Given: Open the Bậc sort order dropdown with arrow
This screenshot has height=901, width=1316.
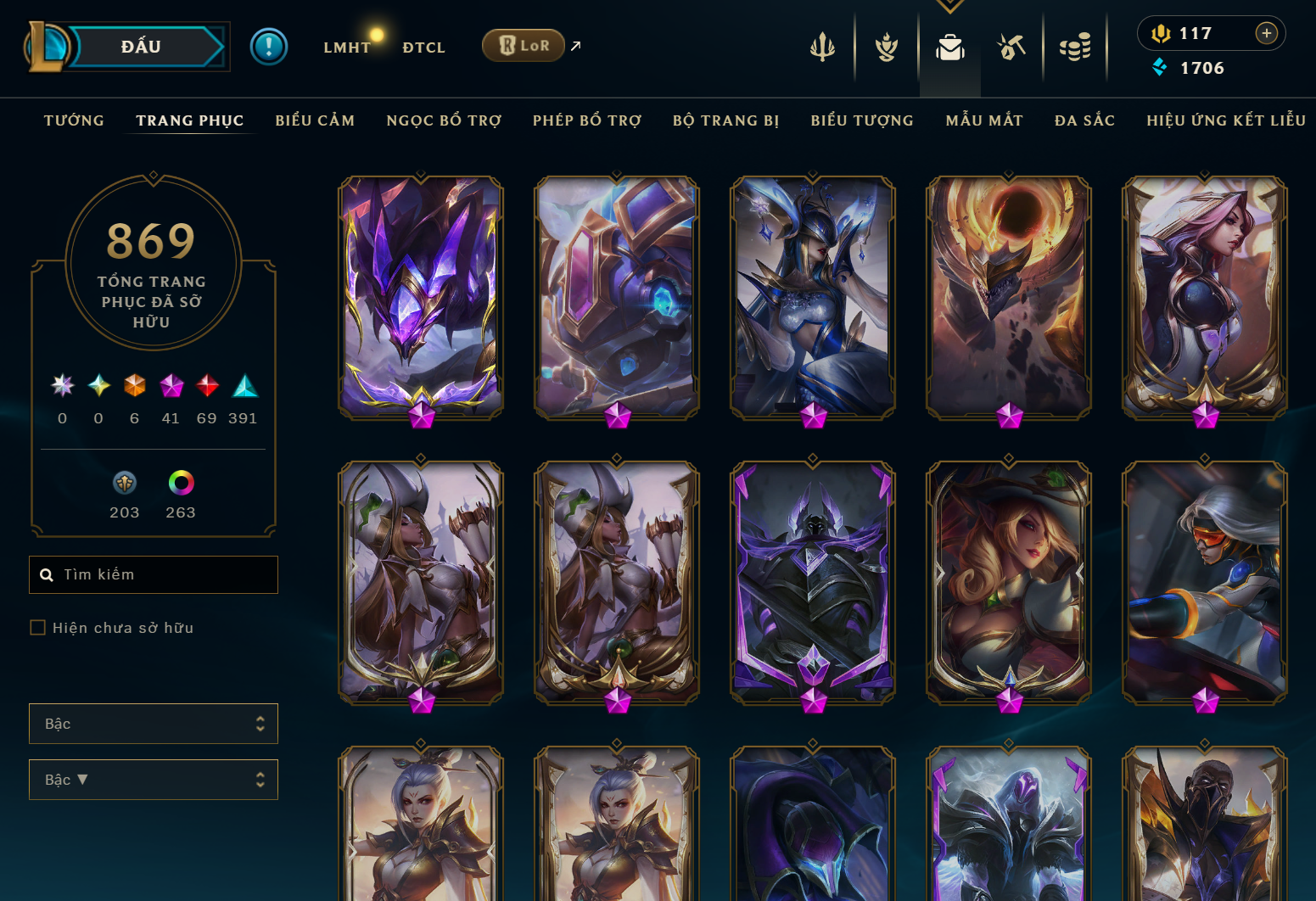Looking at the screenshot, I should pos(154,780).
